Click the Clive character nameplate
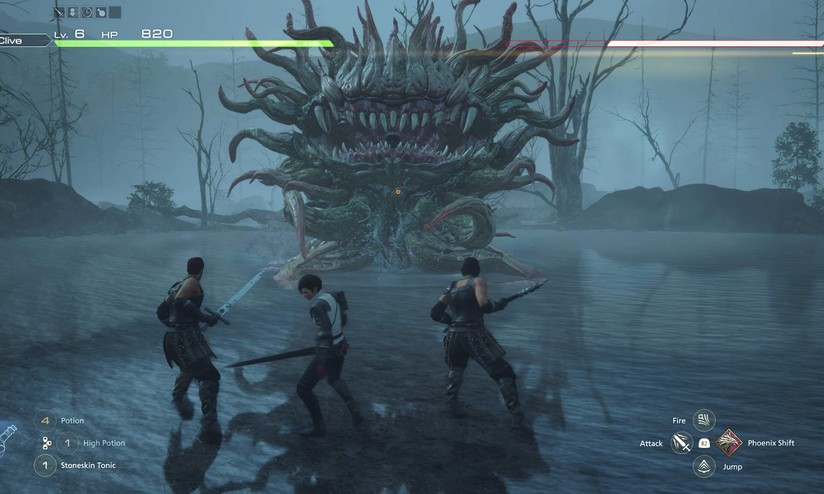824x494 pixels. [22, 40]
